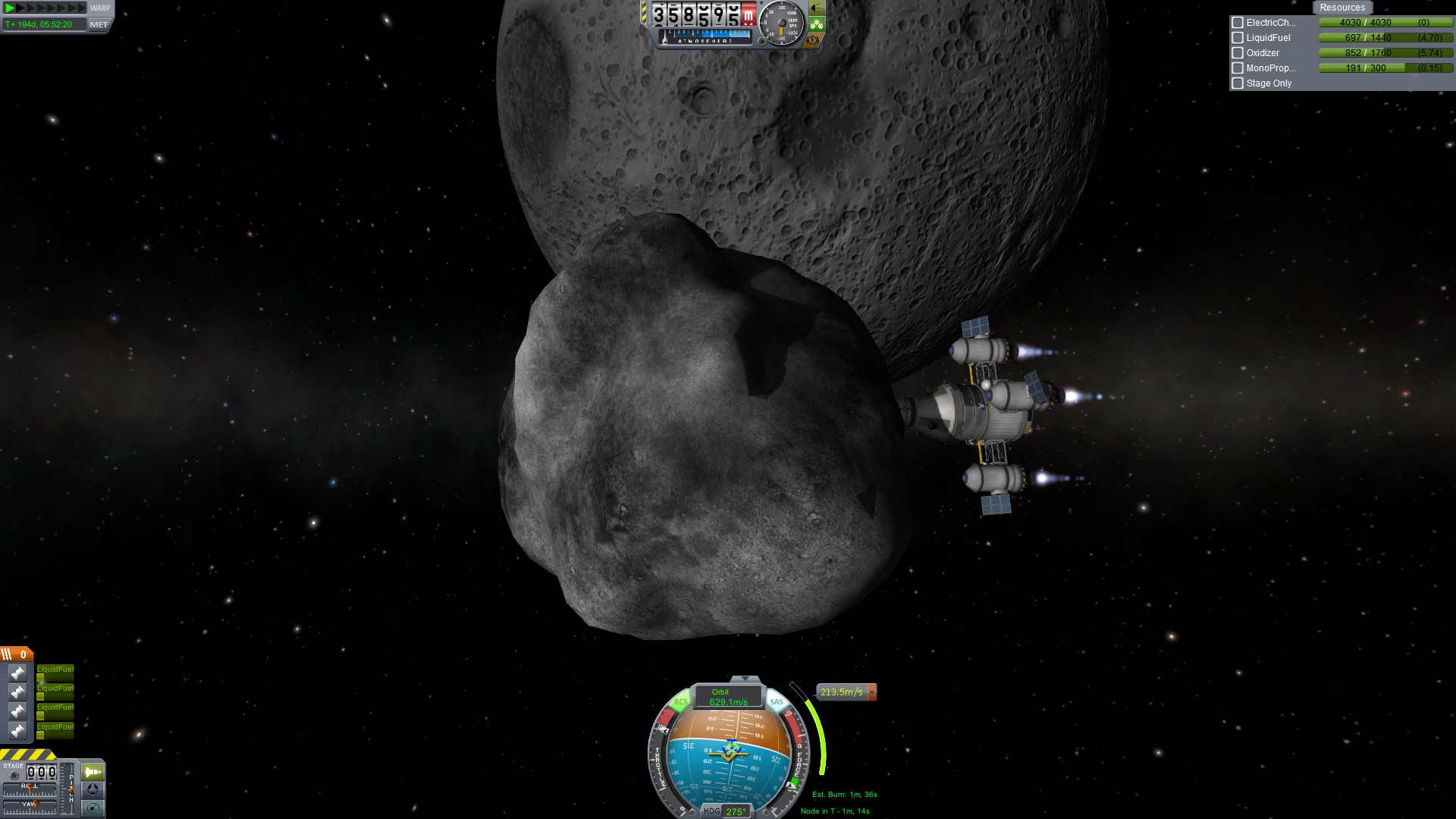Toggle the ElectricCharge resource checkbox
Screen dimensions: 1456x819
(1238, 23)
